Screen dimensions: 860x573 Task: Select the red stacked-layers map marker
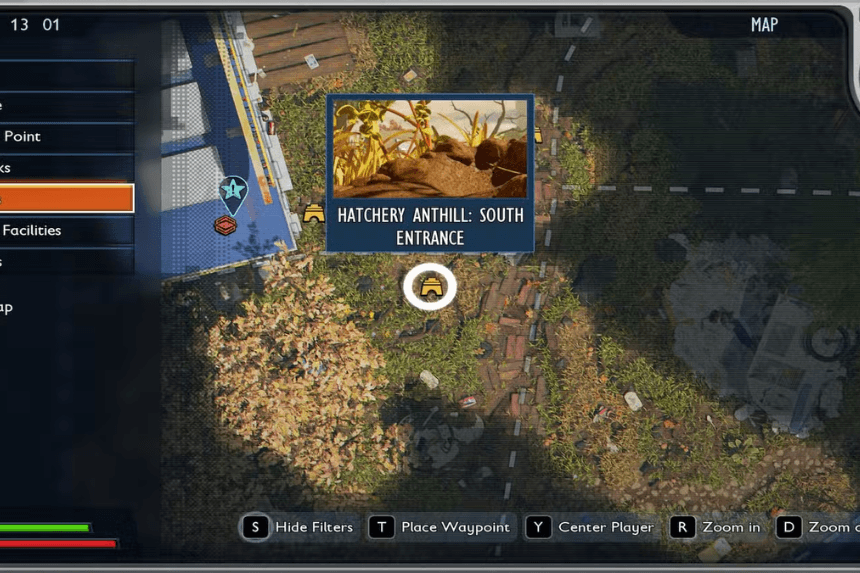point(226,226)
